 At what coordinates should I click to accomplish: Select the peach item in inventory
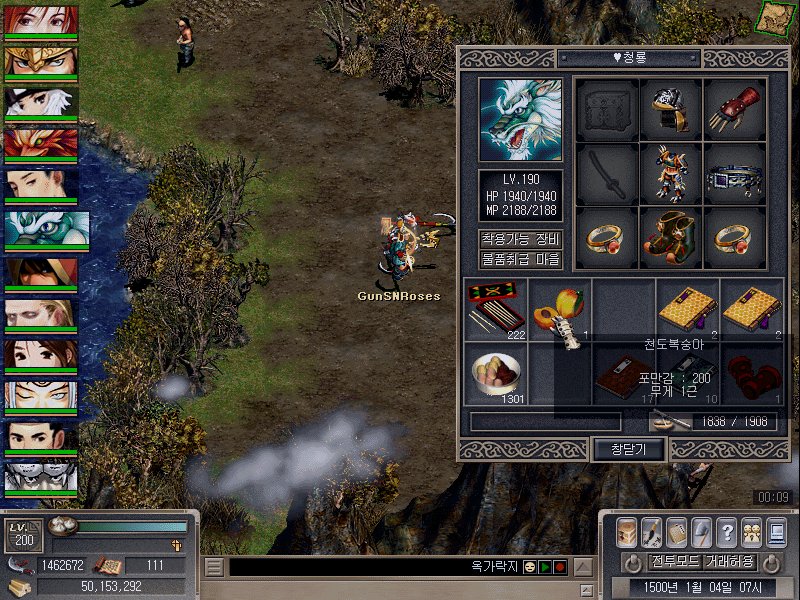coord(558,304)
